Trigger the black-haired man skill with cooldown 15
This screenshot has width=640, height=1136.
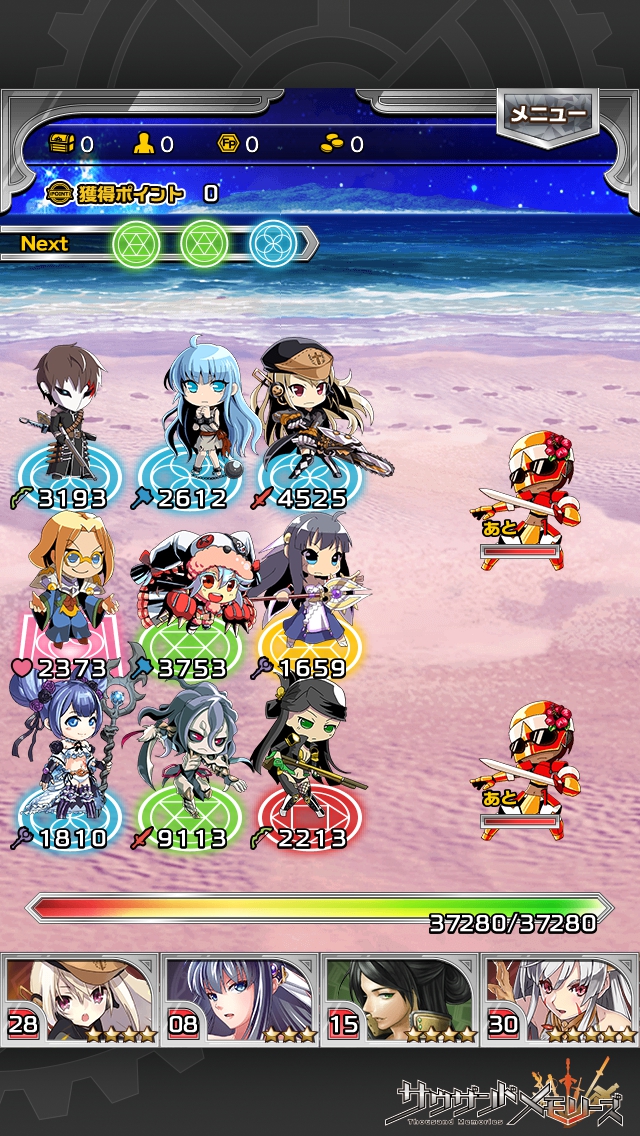coord(400,998)
